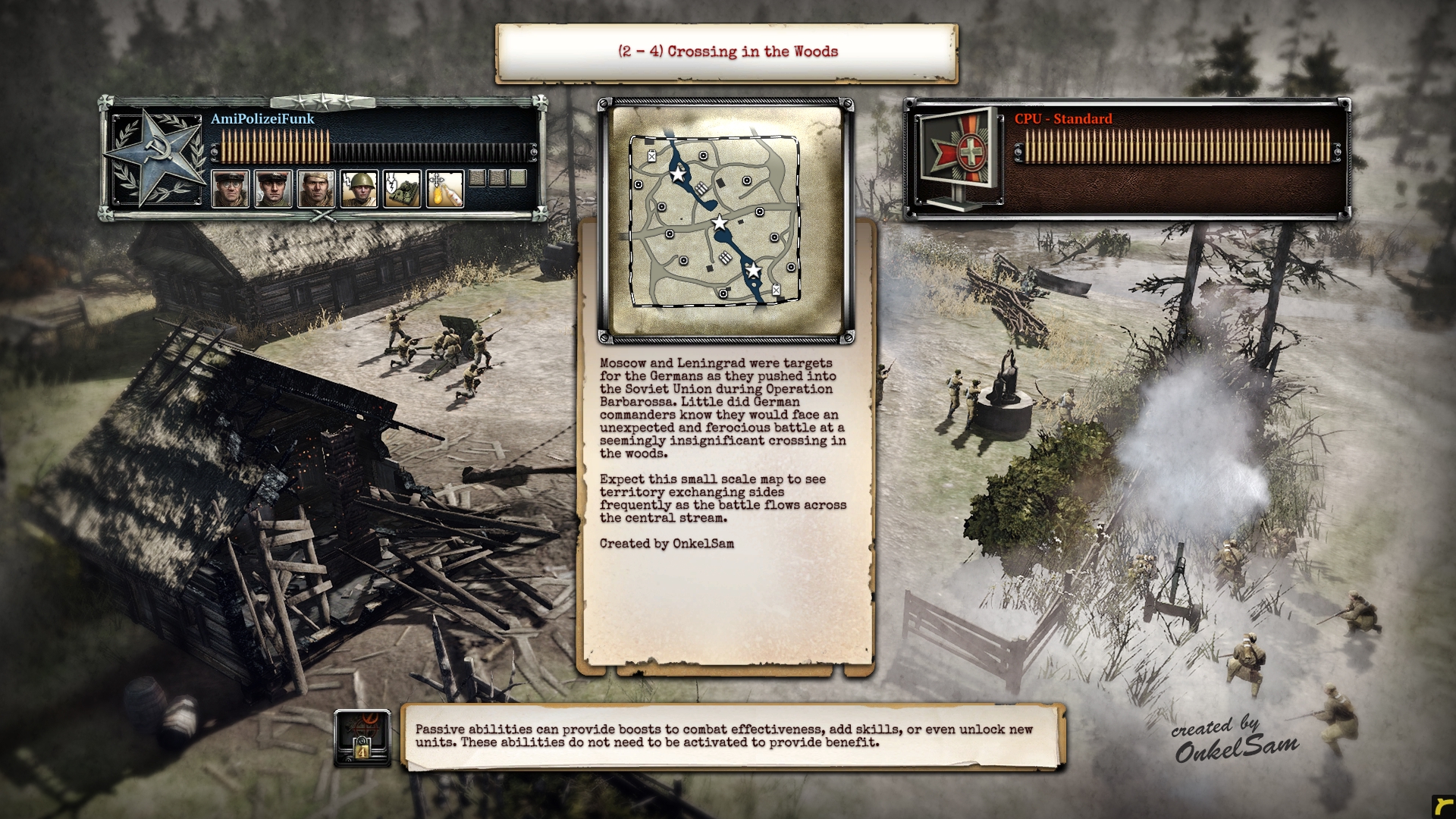Select the tank bulletin icon
This screenshot has width=1456, height=819.
point(401,188)
